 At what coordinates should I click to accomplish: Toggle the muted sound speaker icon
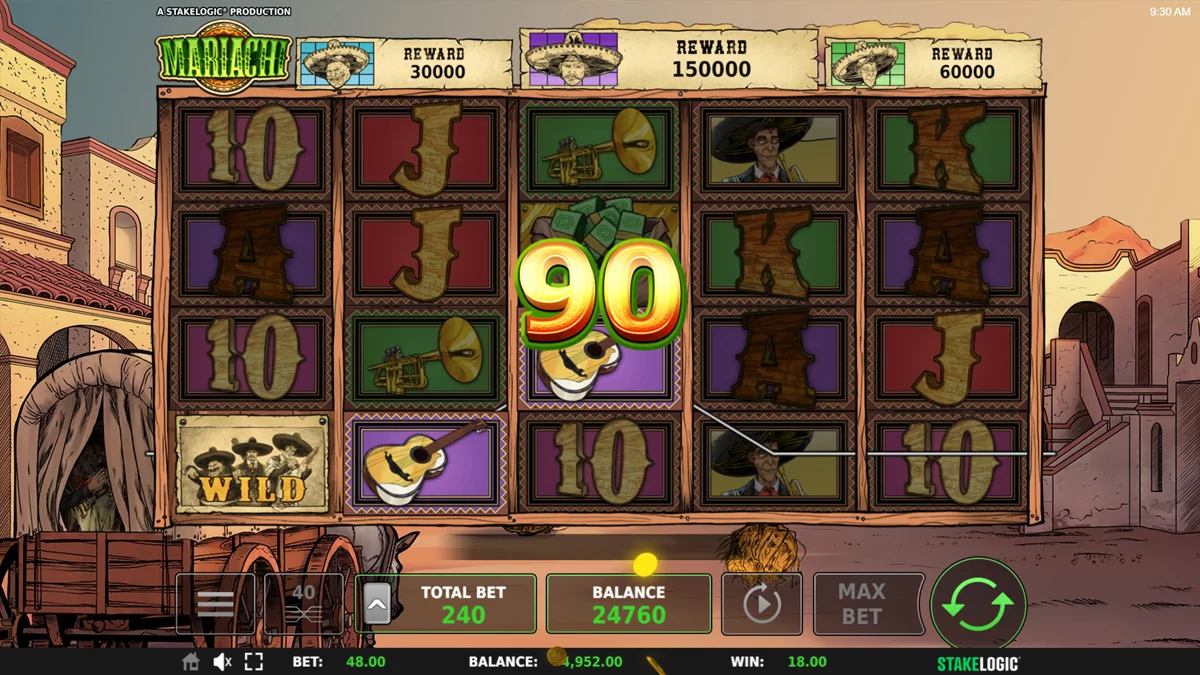[x=222, y=662]
